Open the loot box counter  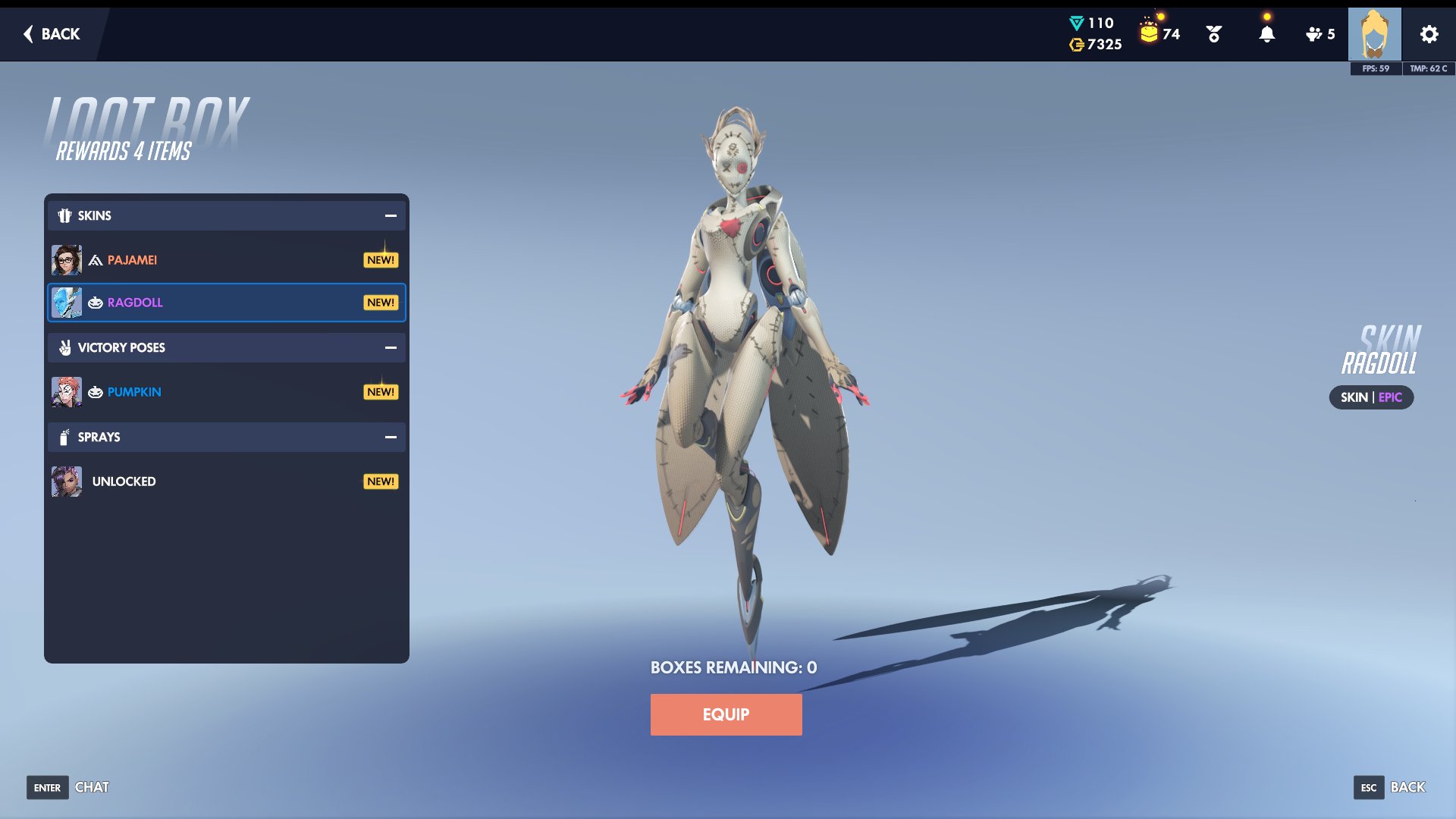(1159, 33)
